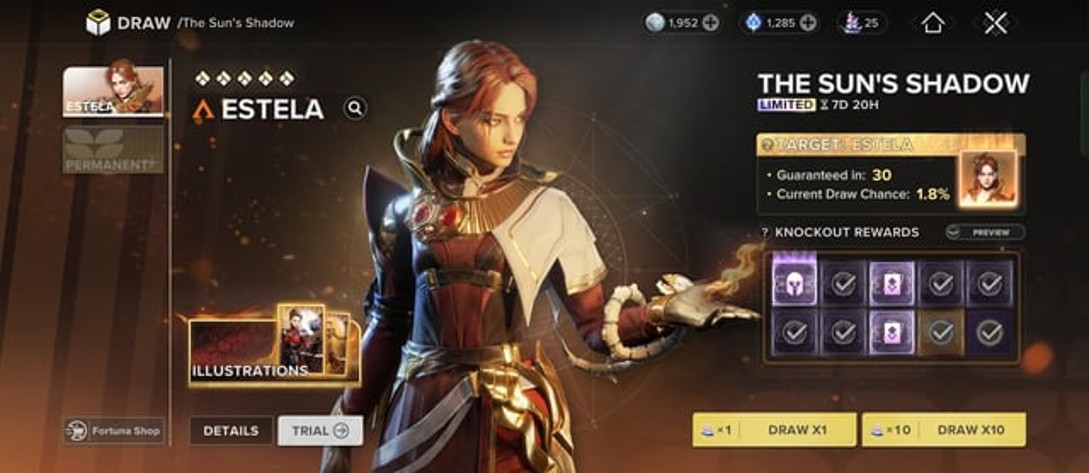Add more blue gem currency
Viewport: 1089px width, 473px height.
point(808,23)
